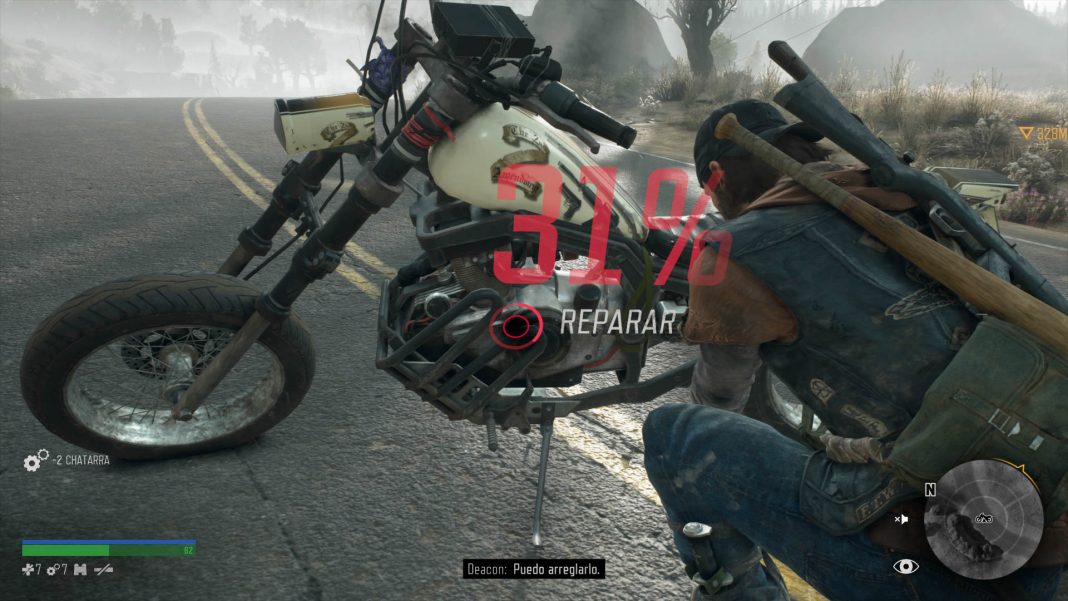
Task: Click the CHATARRA scrap notification
Action: [x=81, y=460]
